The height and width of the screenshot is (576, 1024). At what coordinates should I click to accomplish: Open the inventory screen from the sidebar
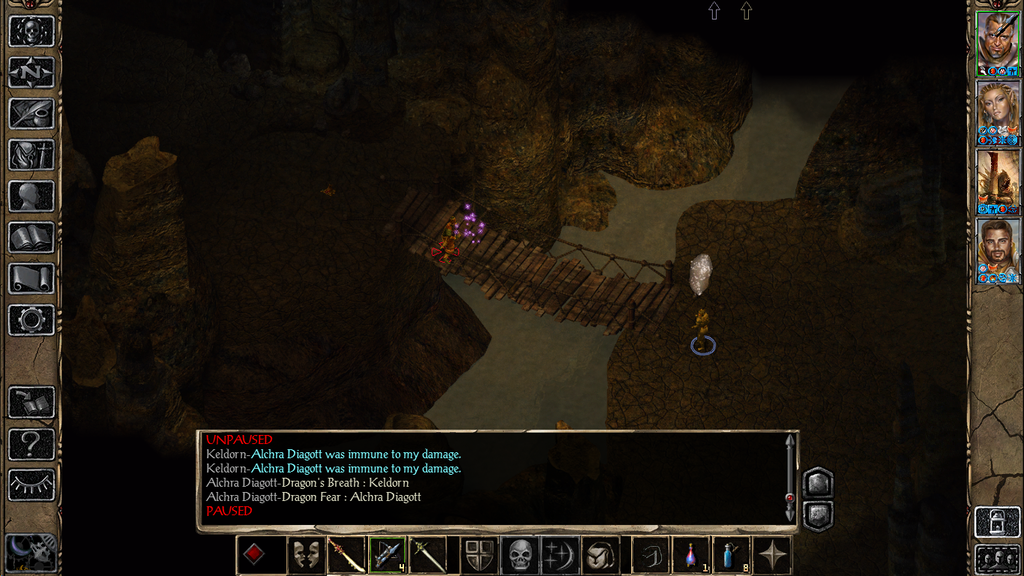[31, 155]
